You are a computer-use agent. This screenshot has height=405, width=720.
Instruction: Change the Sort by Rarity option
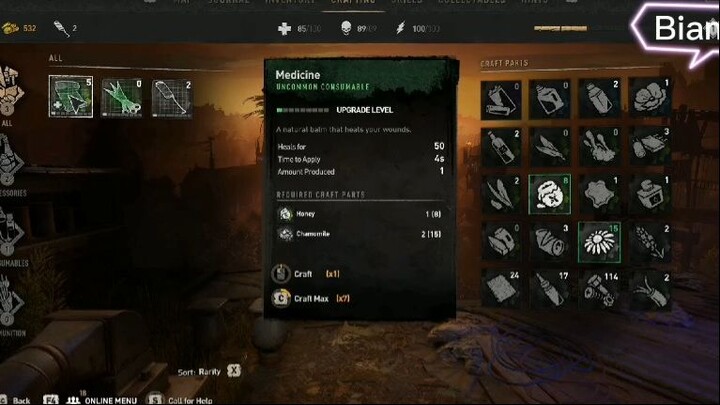[234, 370]
